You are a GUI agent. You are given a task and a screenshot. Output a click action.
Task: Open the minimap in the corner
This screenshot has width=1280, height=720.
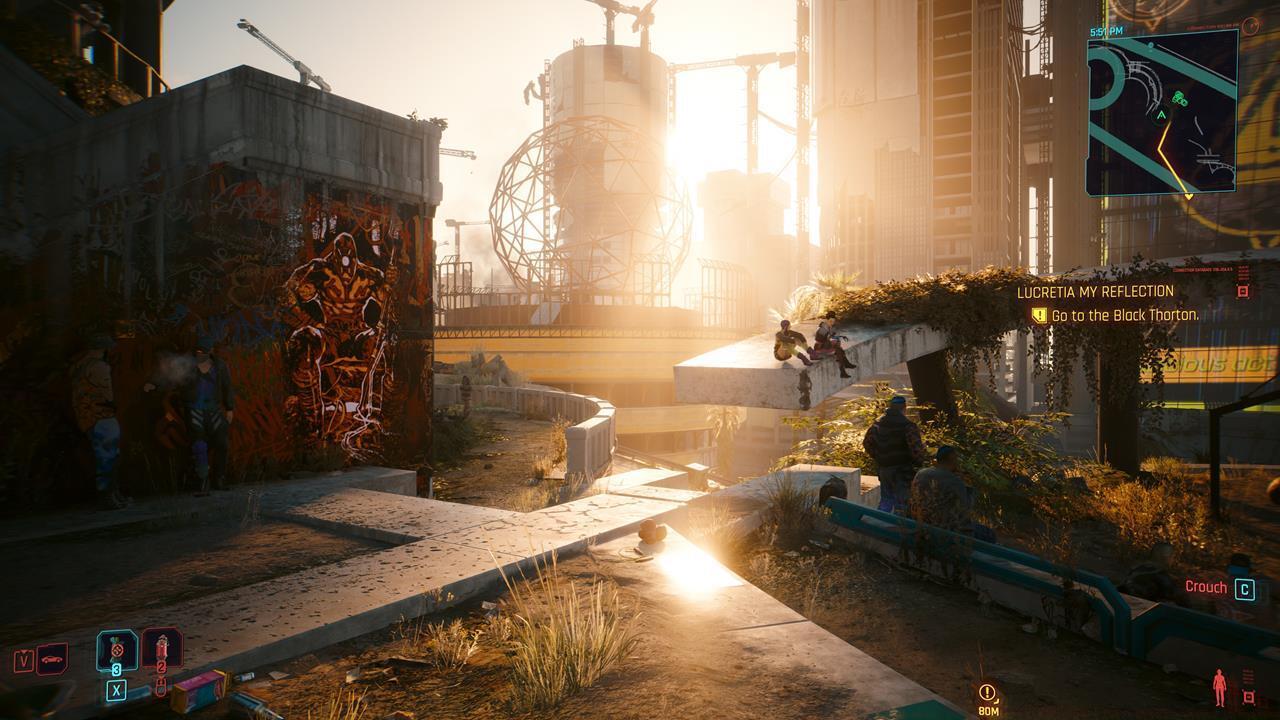[x=1162, y=112]
